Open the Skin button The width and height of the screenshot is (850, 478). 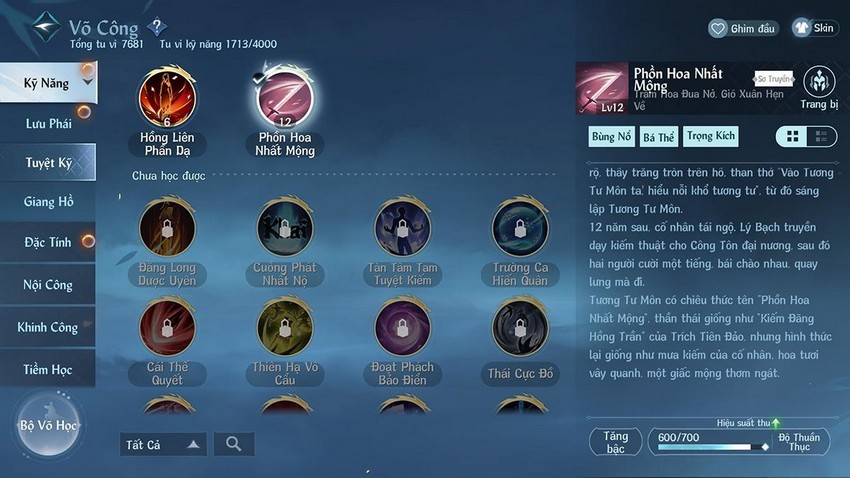pos(814,28)
